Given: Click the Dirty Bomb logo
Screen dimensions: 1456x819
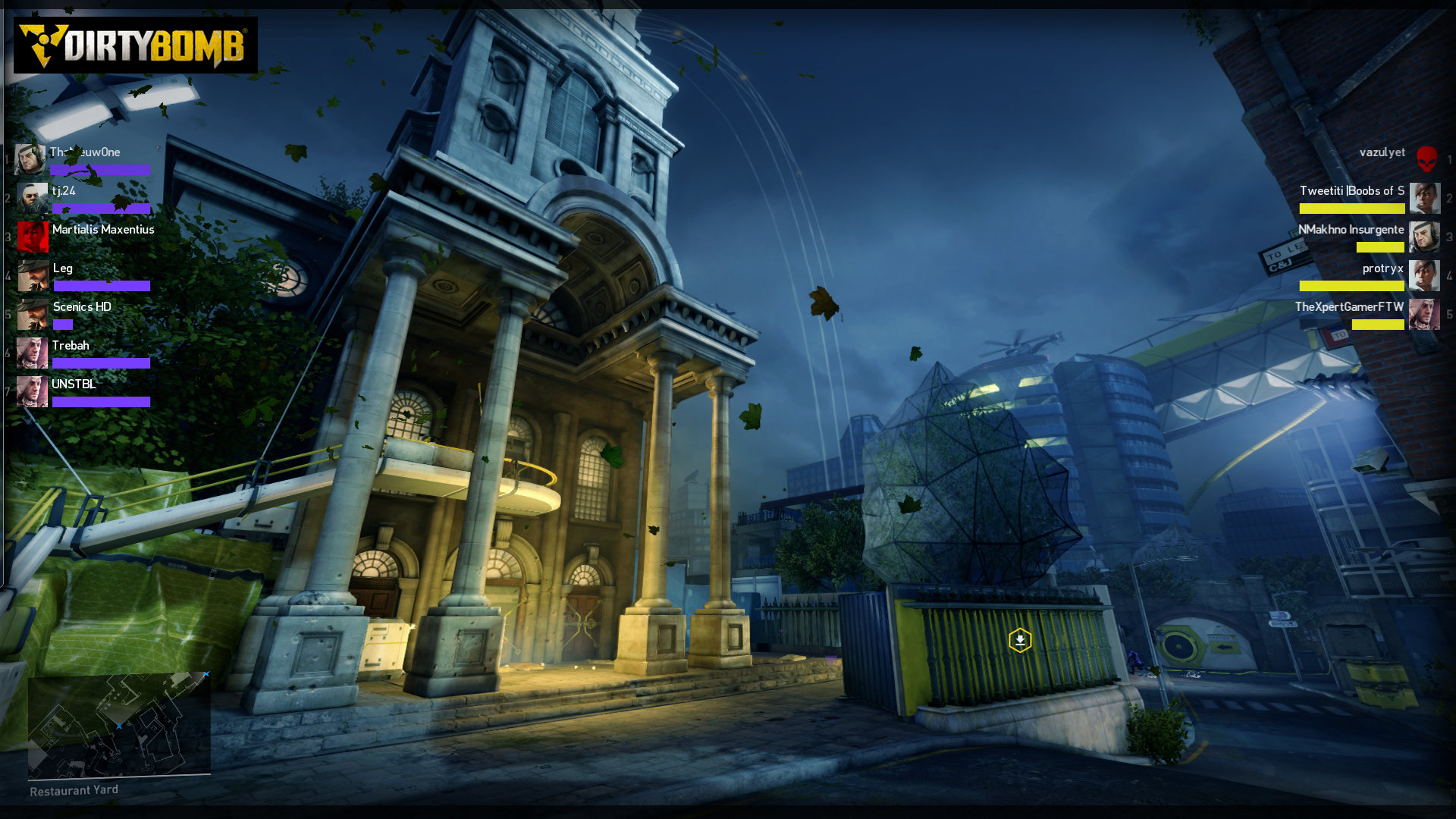Looking at the screenshot, I should tap(136, 45).
